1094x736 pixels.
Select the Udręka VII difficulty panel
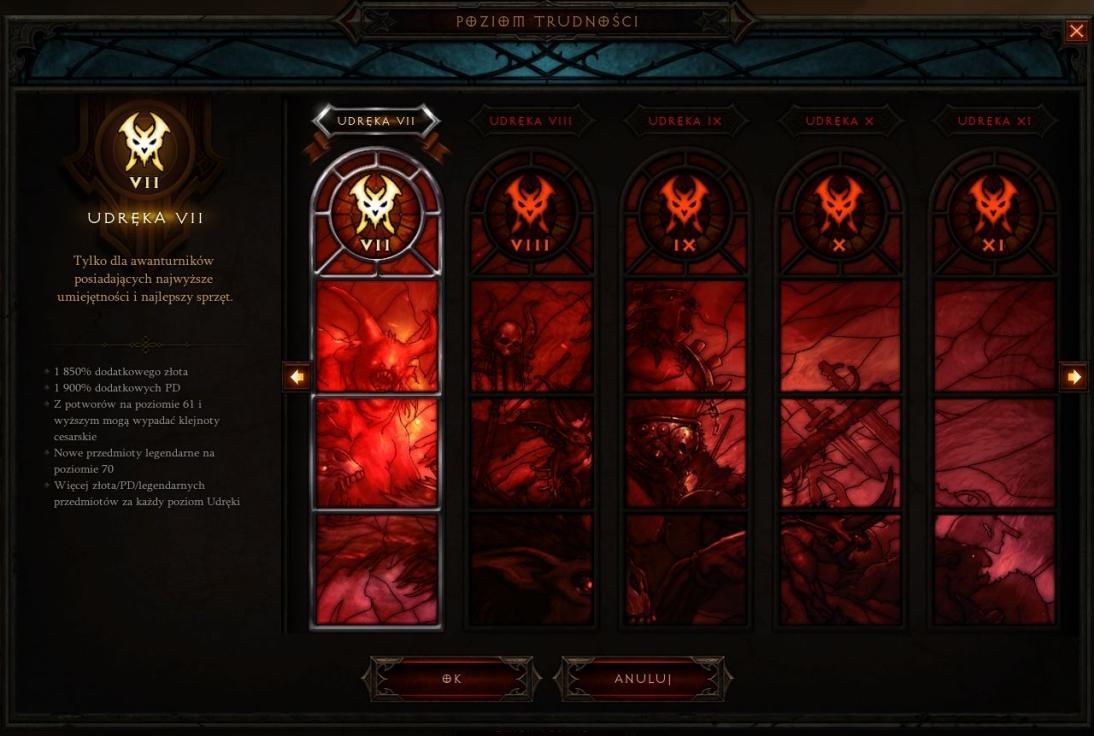(x=377, y=400)
